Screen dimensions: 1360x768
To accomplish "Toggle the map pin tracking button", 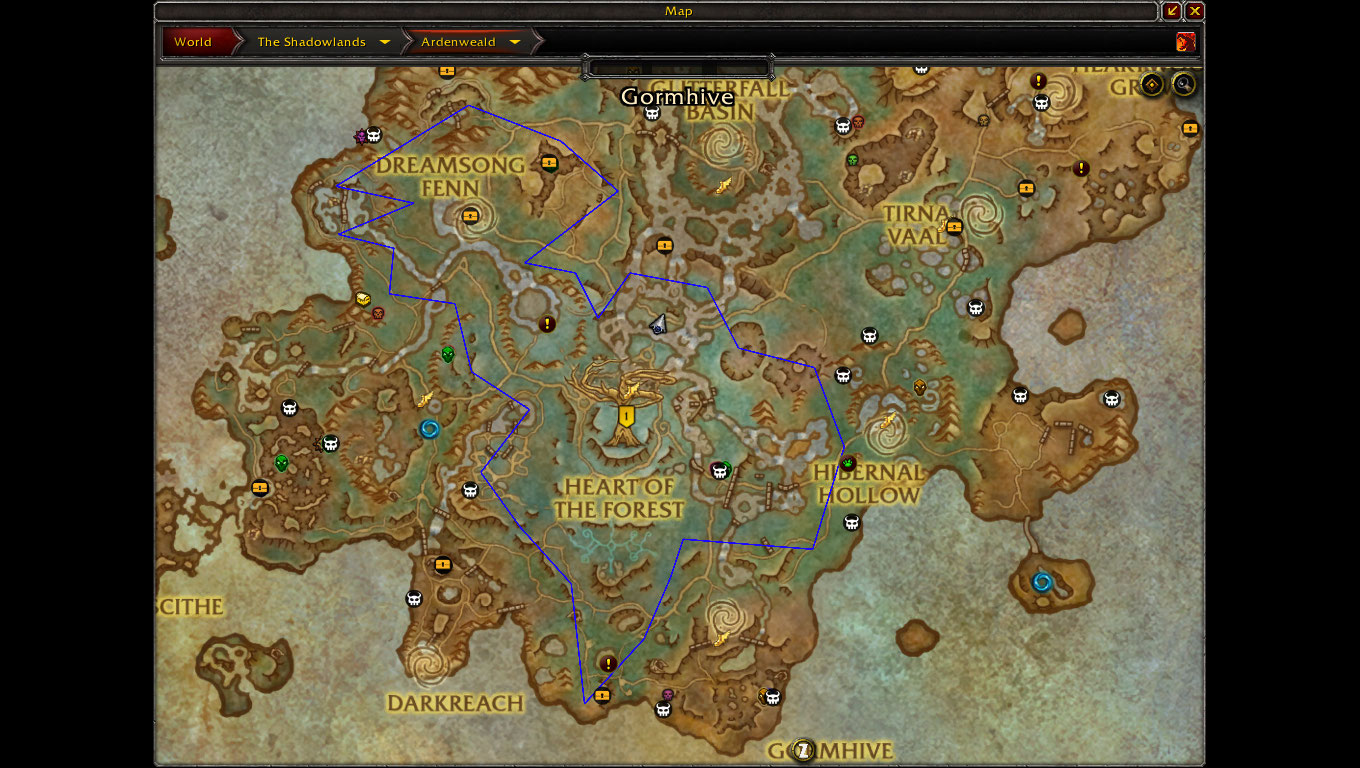I will click(x=1152, y=84).
